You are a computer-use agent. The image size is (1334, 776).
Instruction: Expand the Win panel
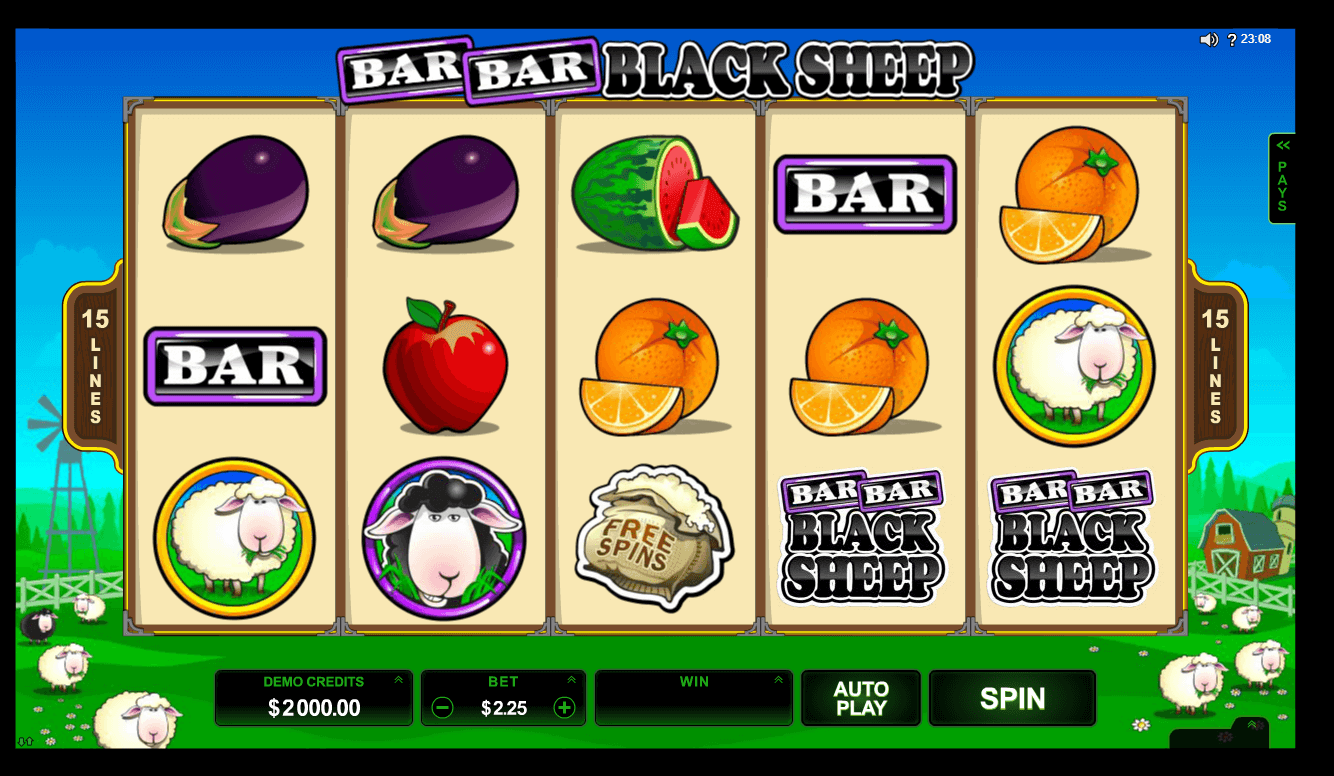[778, 680]
